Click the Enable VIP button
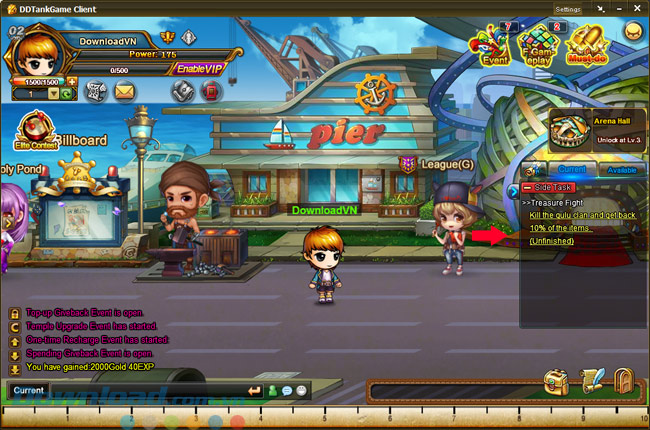This screenshot has width=650, height=430. (198, 68)
